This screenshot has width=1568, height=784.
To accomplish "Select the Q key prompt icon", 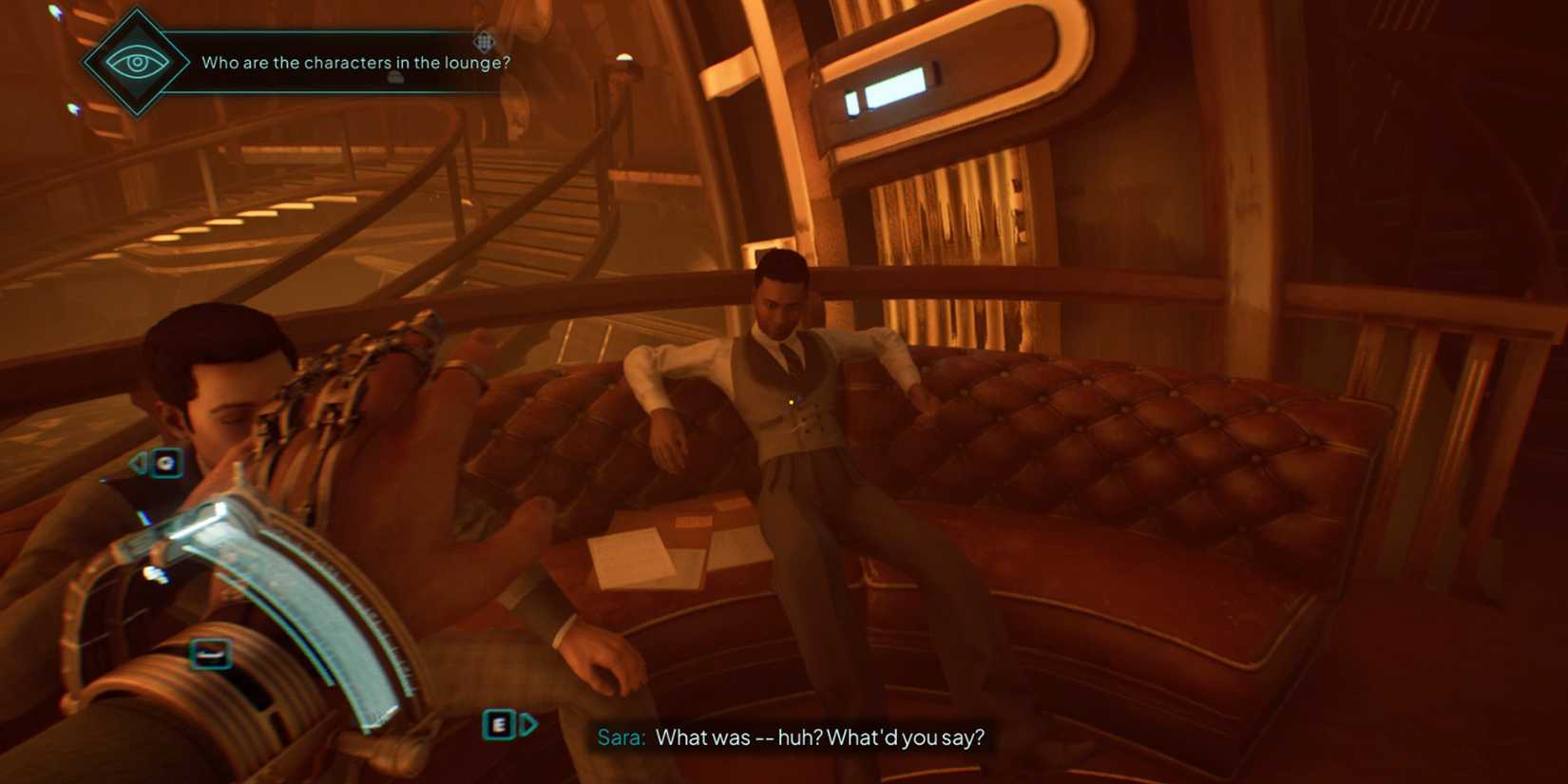I will 166,461.
